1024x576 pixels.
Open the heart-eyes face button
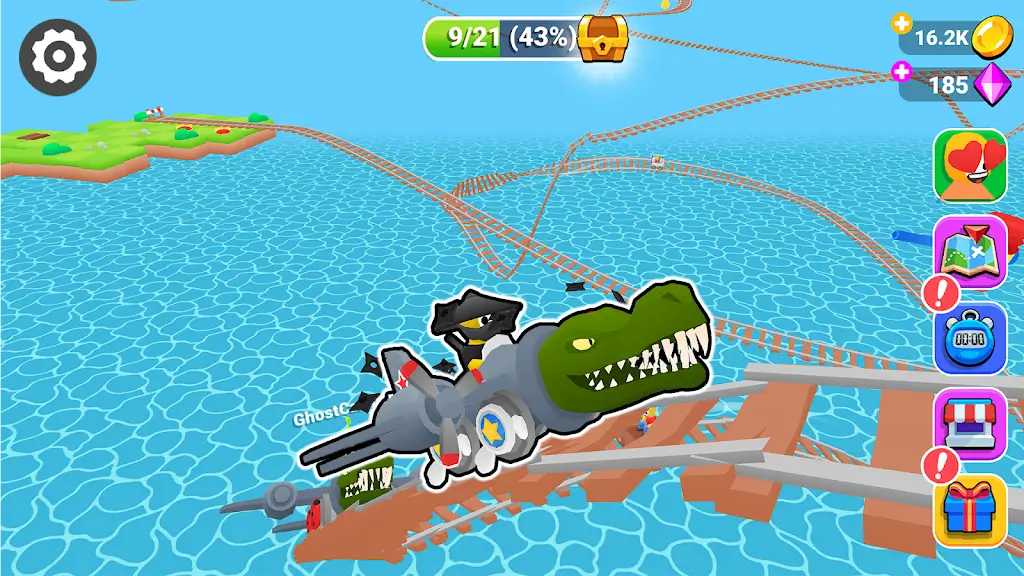coord(970,166)
